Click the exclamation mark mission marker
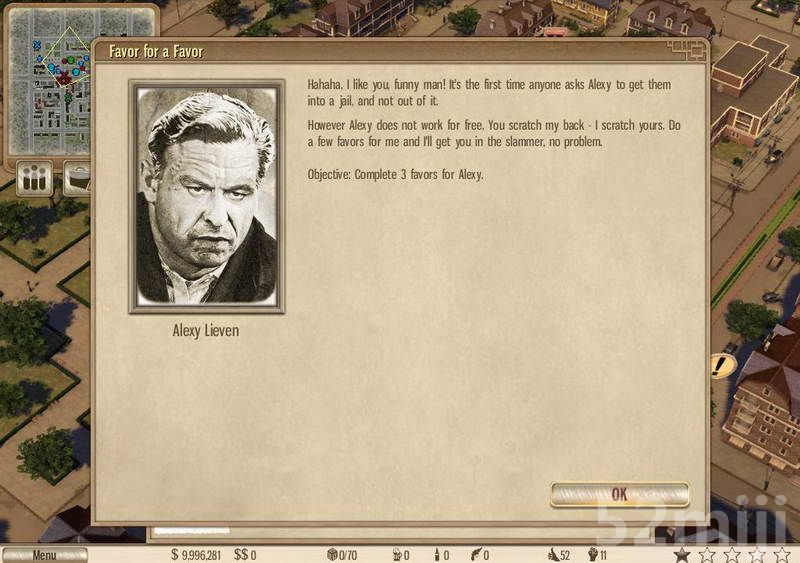Viewport: 800px width, 563px height. tap(718, 365)
